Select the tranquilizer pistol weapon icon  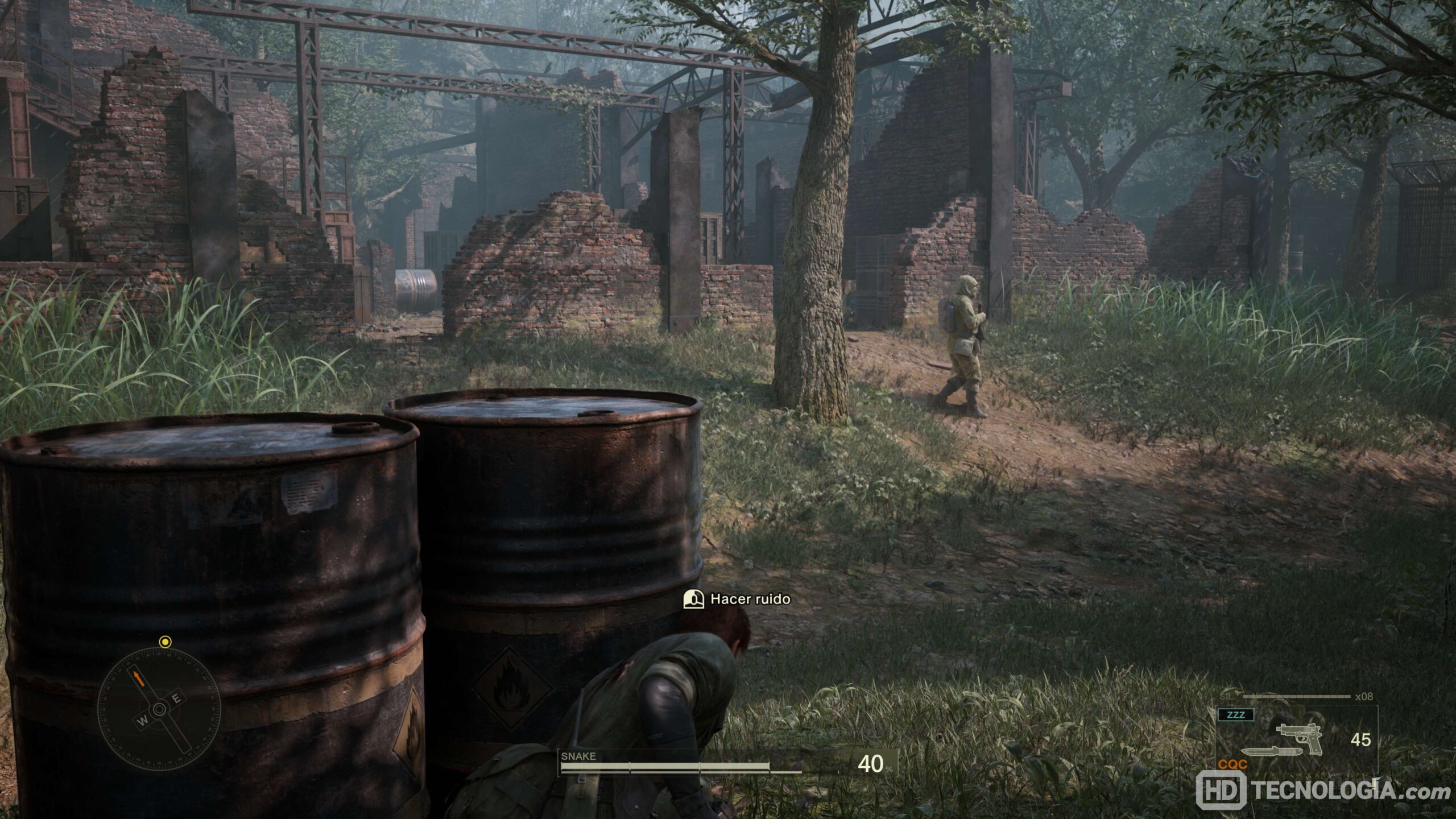coord(1300,738)
